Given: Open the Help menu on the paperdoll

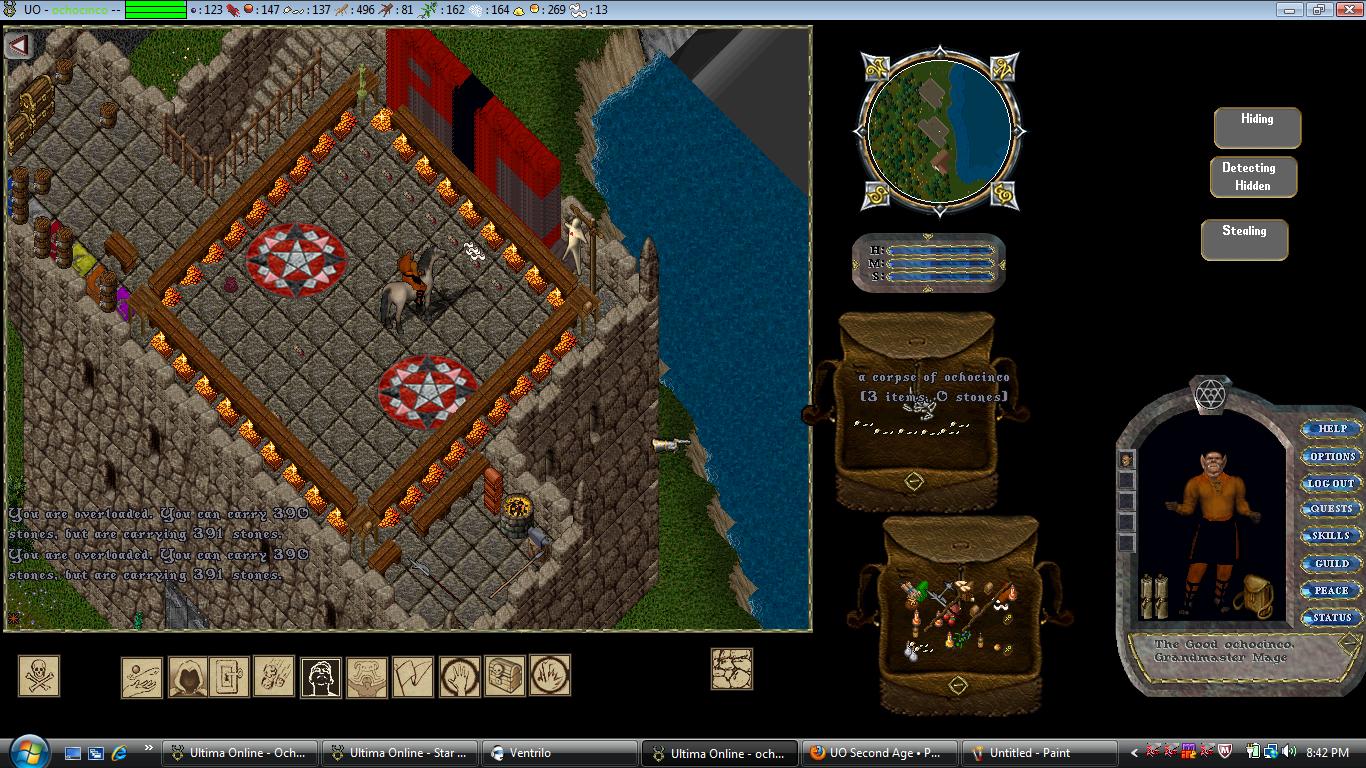Looking at the screenshot, I should point(1332,429).
